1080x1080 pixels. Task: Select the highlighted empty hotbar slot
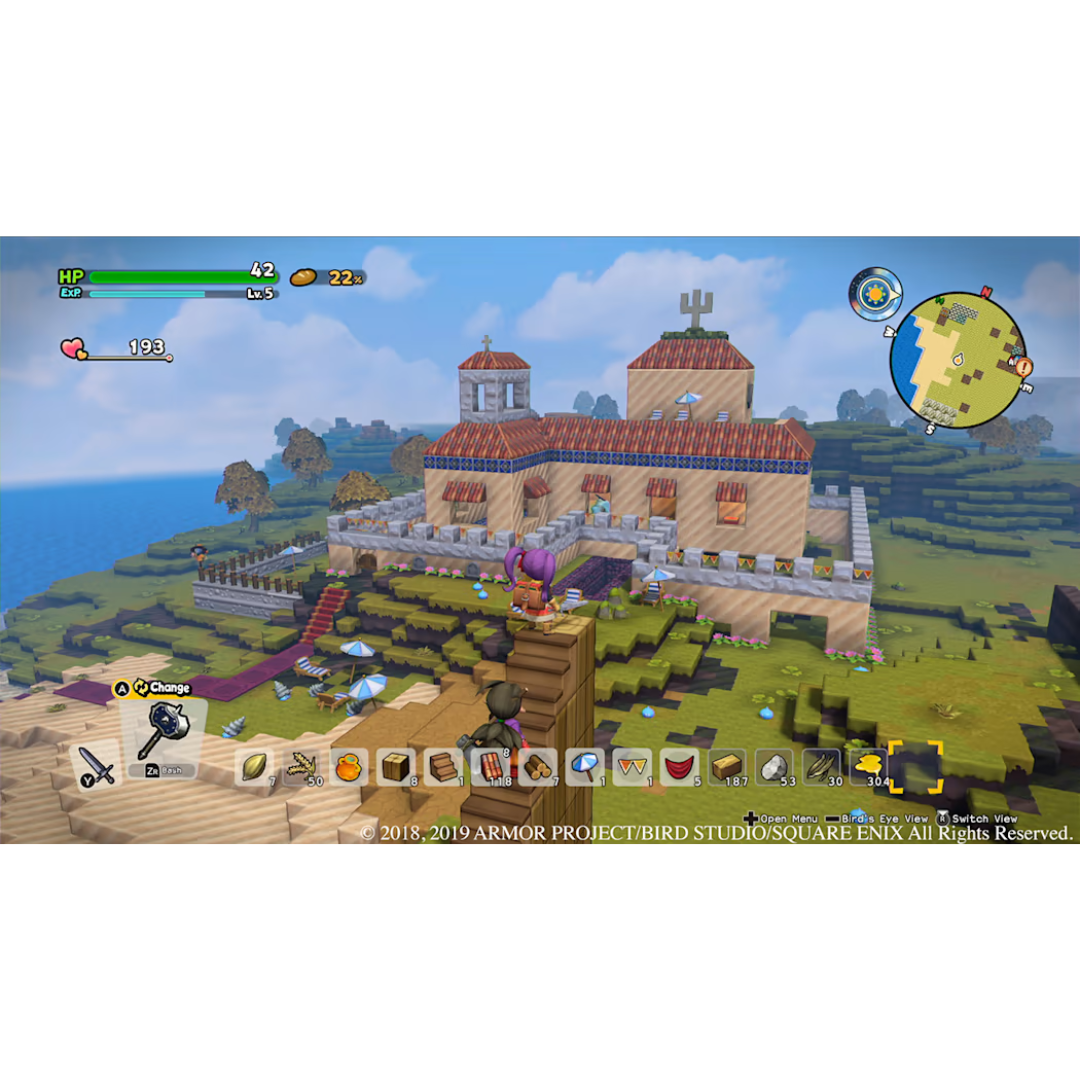tap(916, 767)
